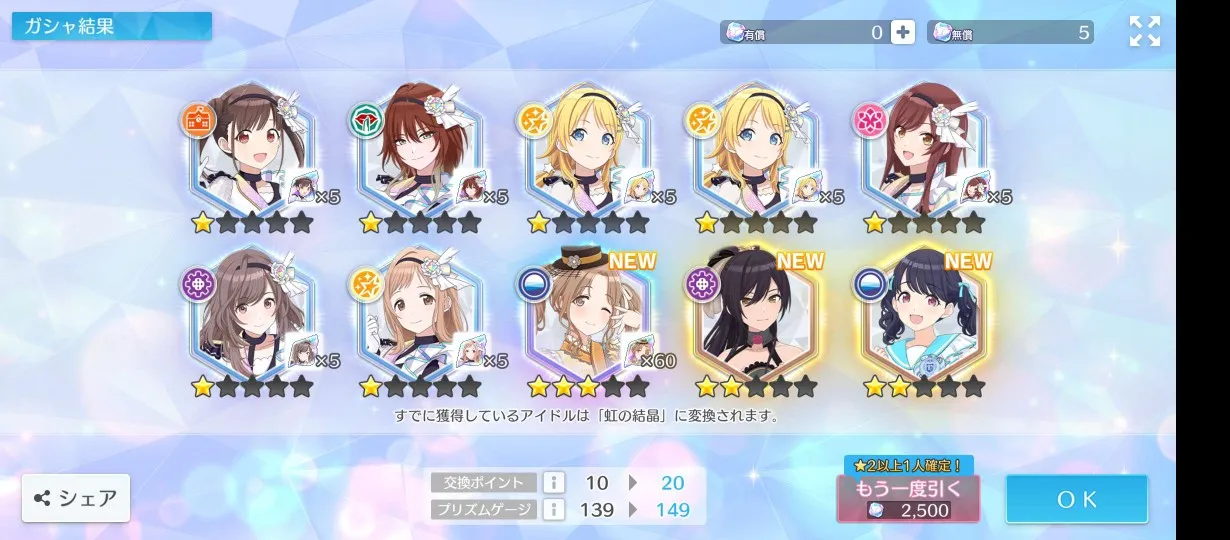Screen dimensions: 1230x540
Task: Pull again with もう一度引く button
Action: (908, 498)
